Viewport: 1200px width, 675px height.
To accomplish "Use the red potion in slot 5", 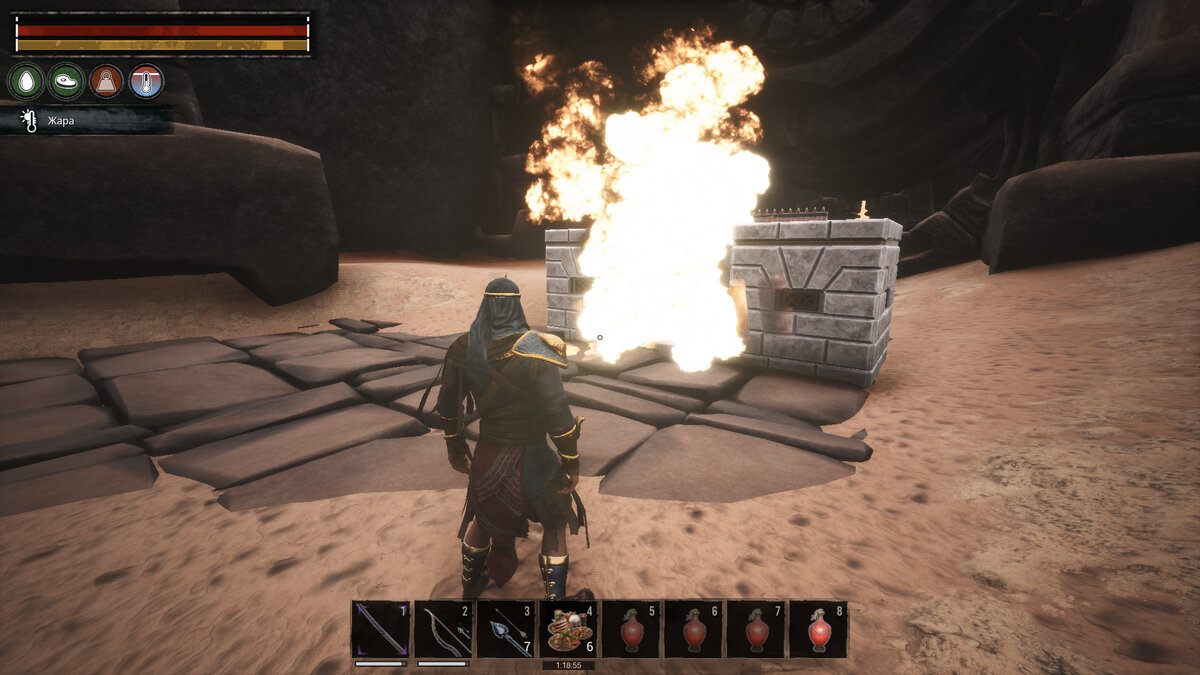I will click(631, 629).
